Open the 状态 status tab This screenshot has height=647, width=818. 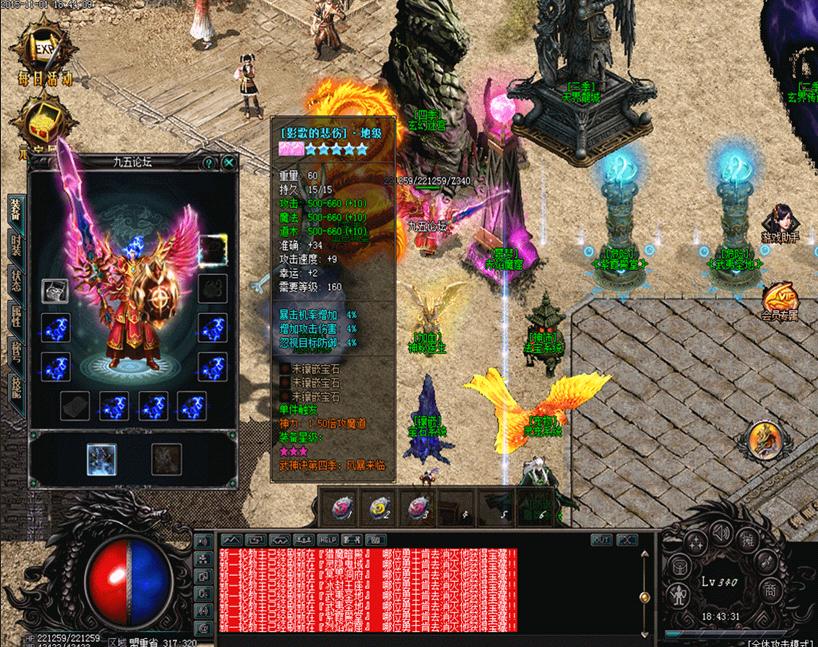point(15,280)
